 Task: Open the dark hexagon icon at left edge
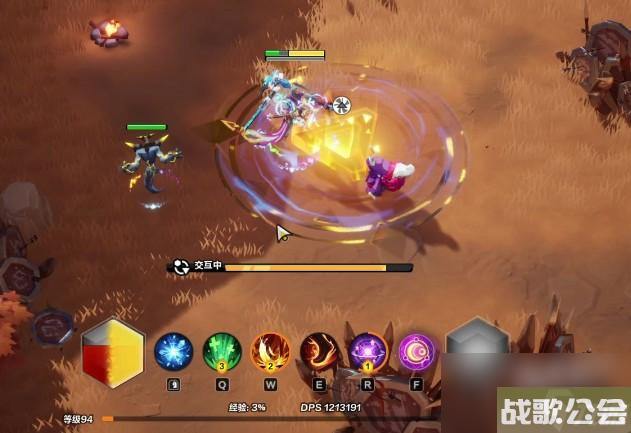point(50,329)
